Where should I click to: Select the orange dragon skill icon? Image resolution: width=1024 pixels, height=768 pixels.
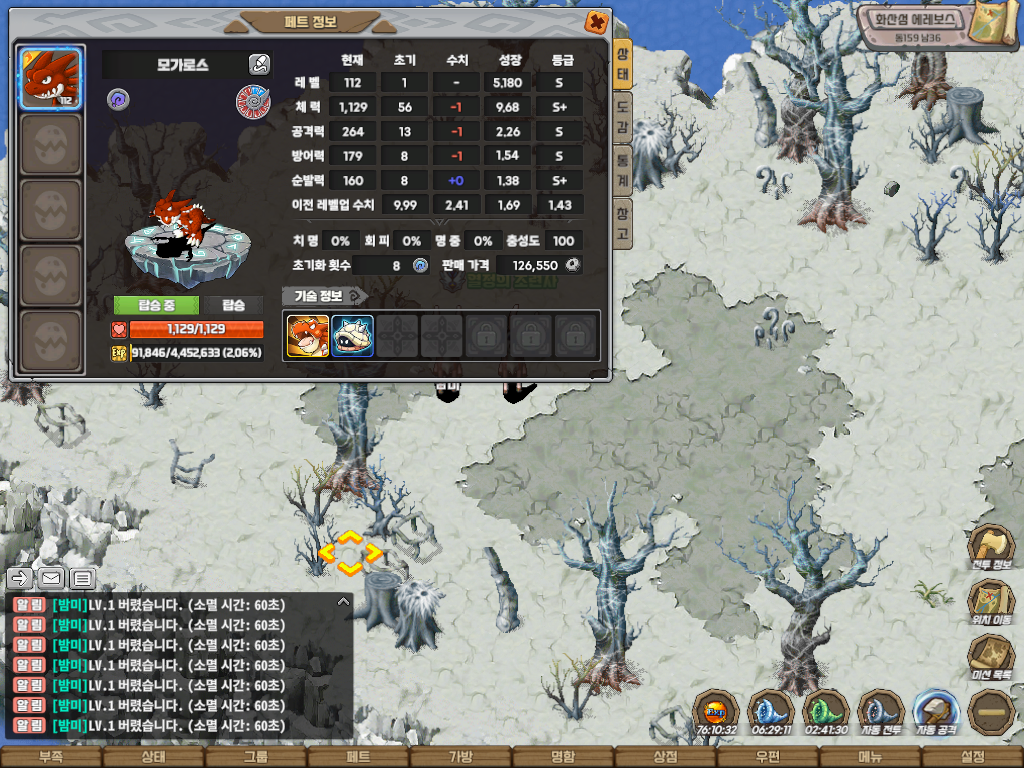point(308,336)
